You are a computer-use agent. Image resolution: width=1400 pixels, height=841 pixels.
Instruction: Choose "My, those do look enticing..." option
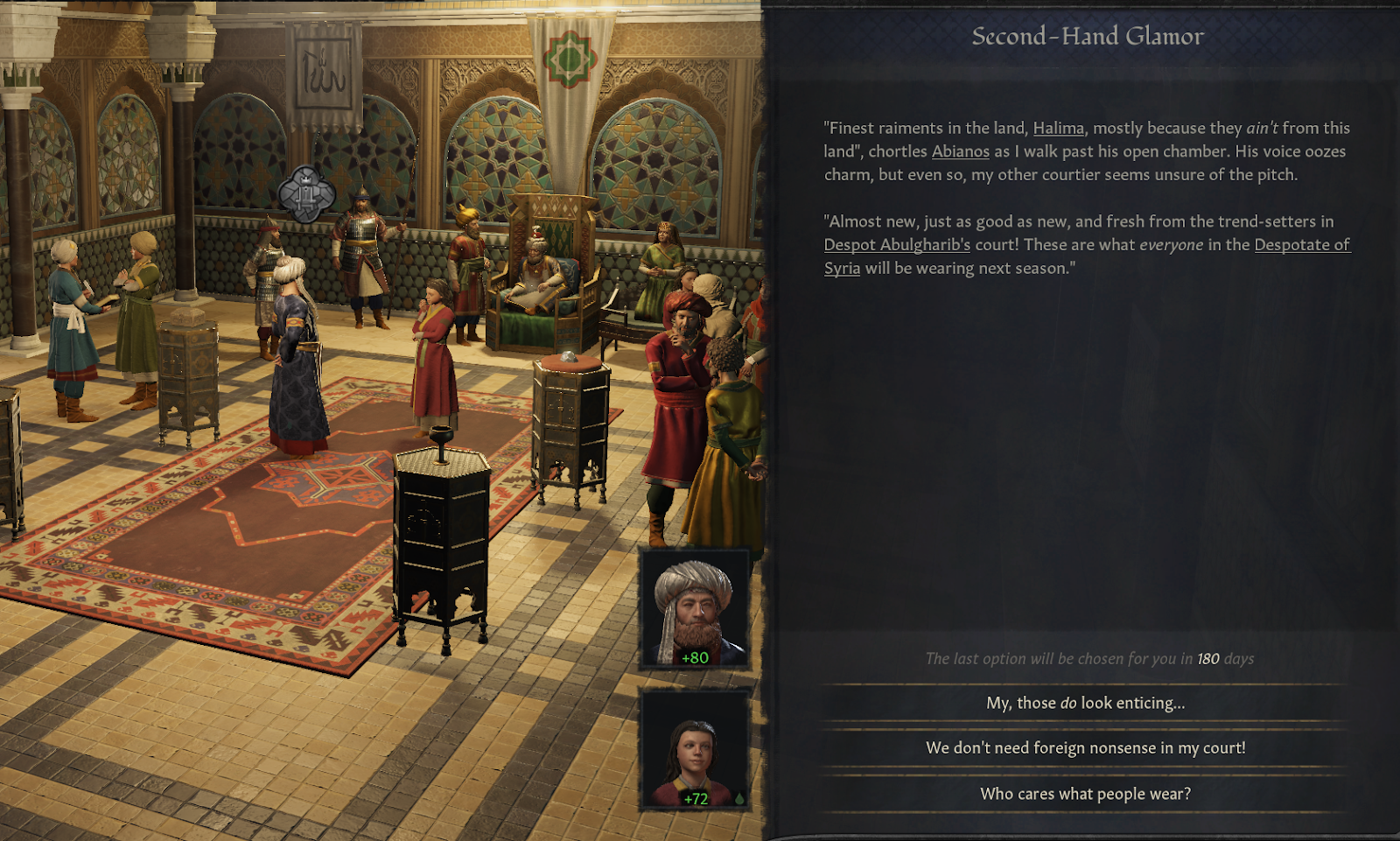click(1085, 703)
